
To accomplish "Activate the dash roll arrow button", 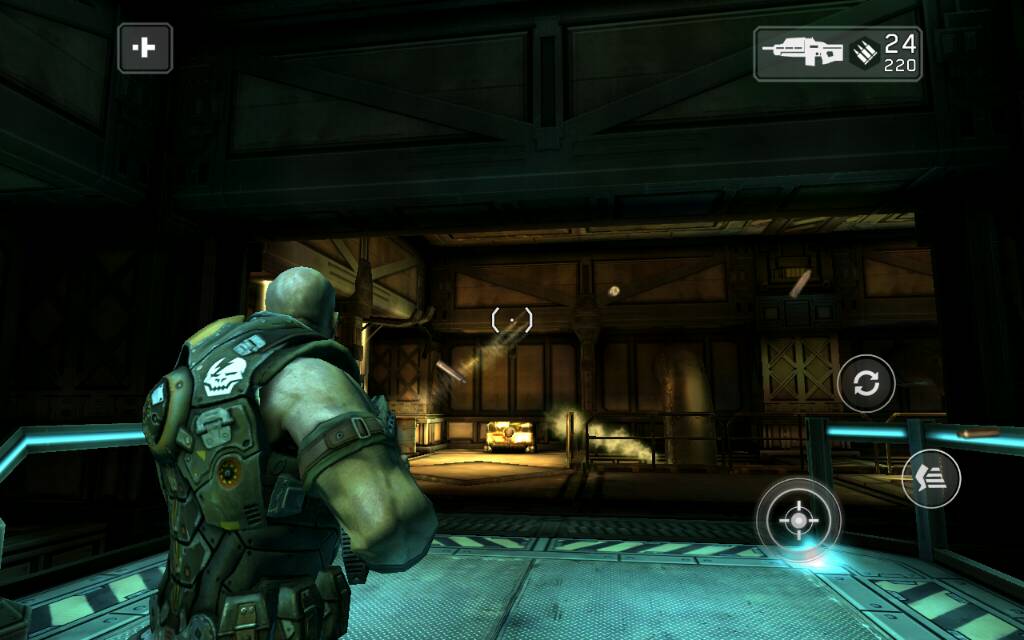I will tap(930, 478).
